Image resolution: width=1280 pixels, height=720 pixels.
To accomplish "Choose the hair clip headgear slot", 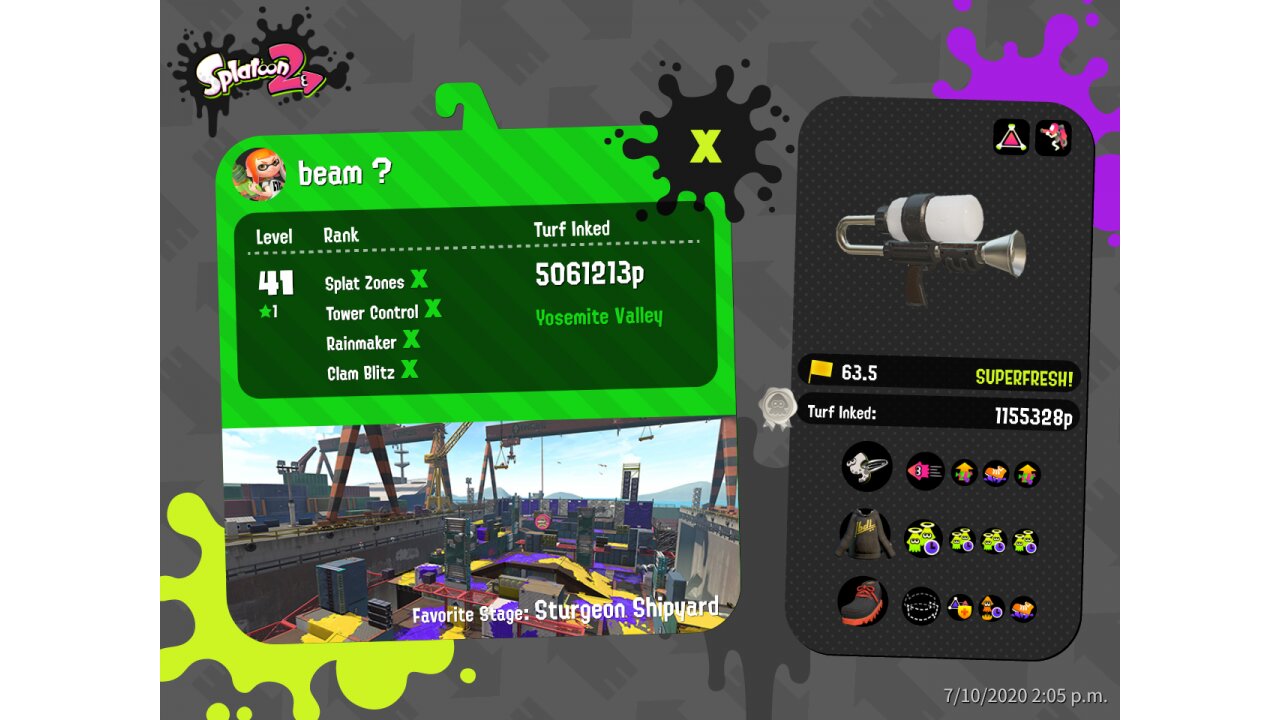I will [866, 467].
